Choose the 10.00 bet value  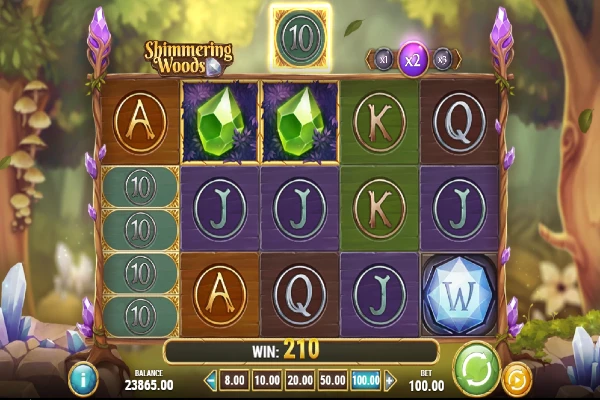[x=267, y=381]
